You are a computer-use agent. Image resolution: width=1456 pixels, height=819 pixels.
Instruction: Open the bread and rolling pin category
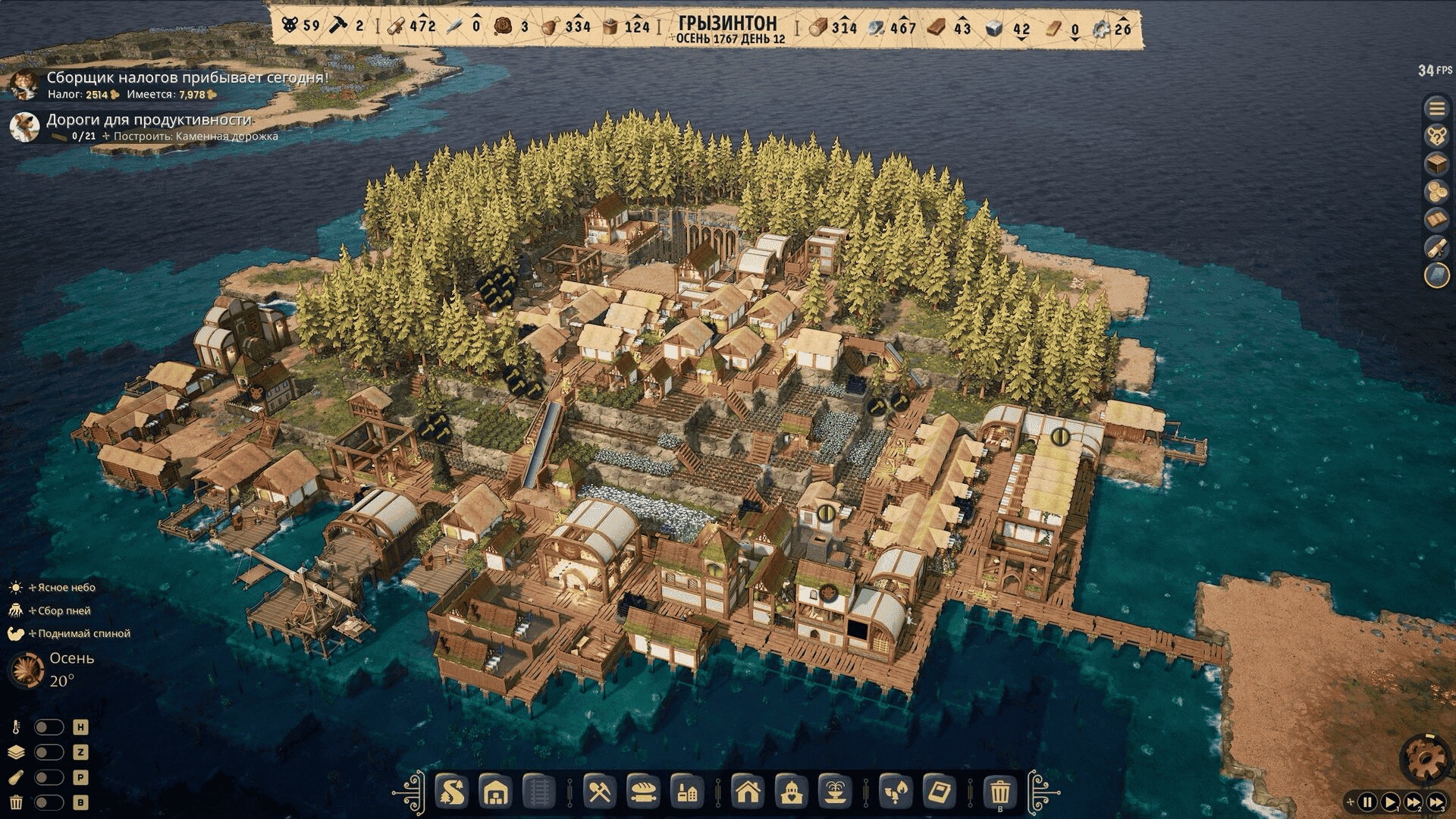642,793
